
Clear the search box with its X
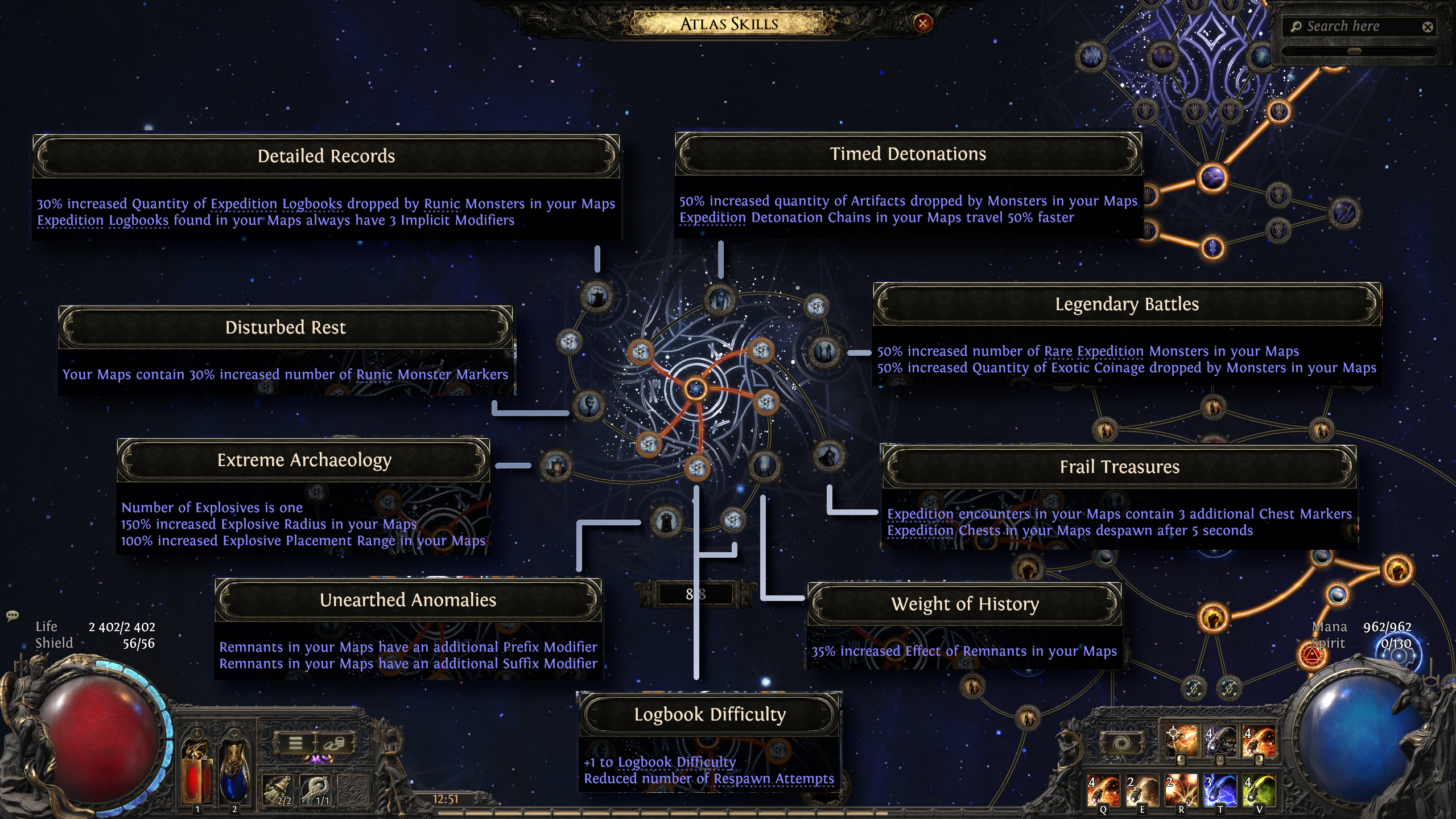[1427, 27]
